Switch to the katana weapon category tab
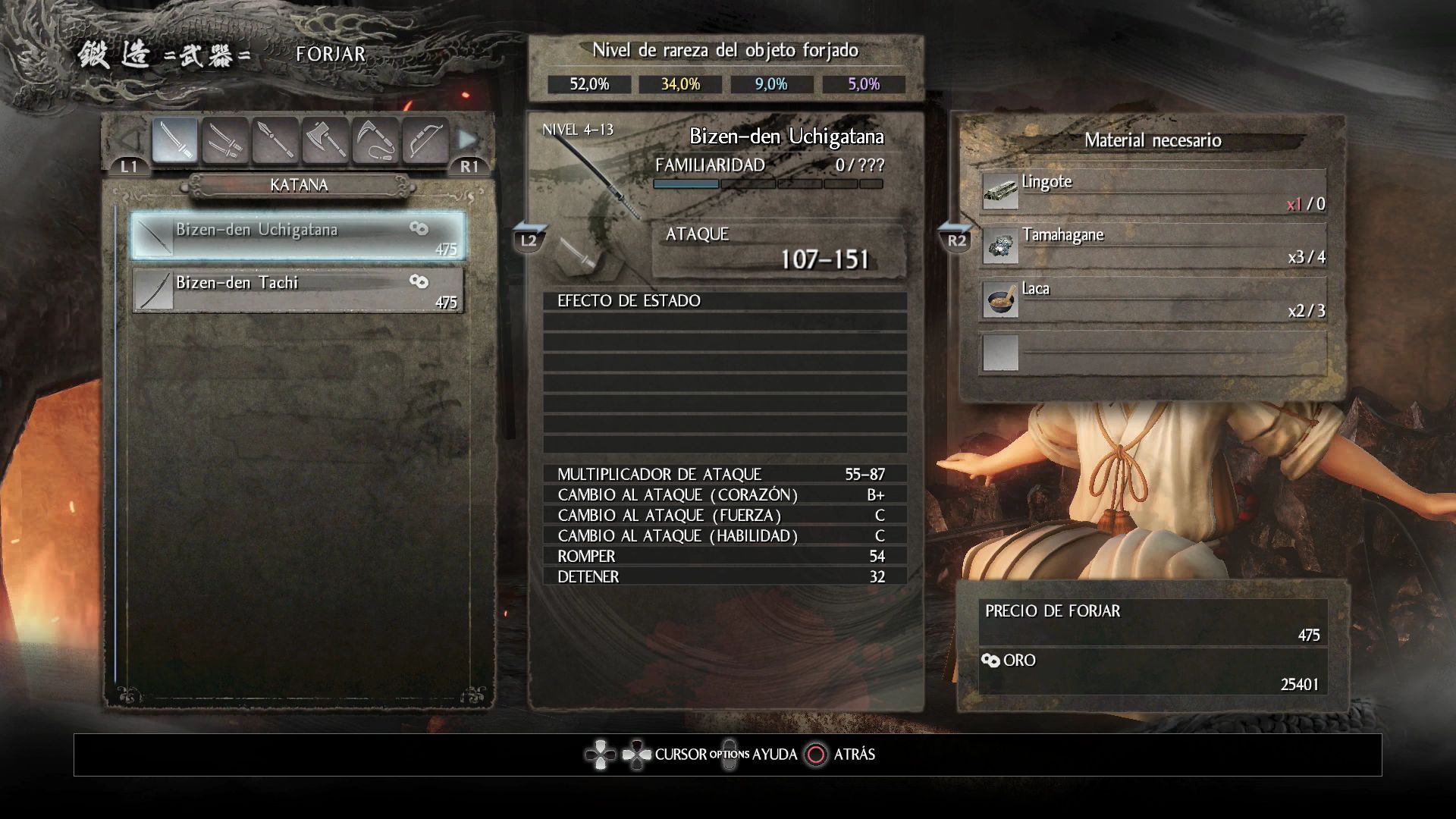 pyautogui.click(x=175, y=140)
